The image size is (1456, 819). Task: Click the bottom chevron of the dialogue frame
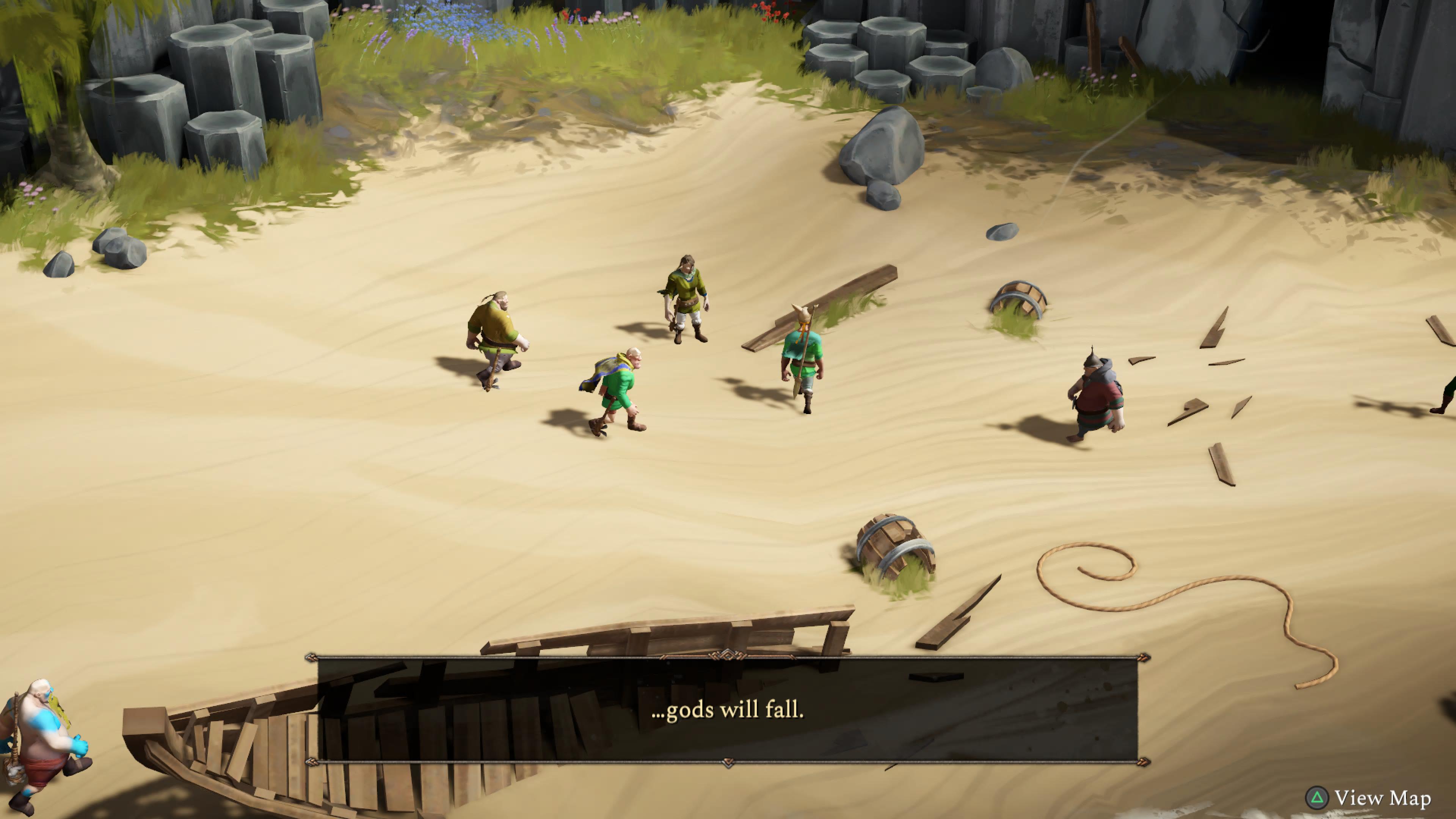pyautogui.click(x=729, y=763)
